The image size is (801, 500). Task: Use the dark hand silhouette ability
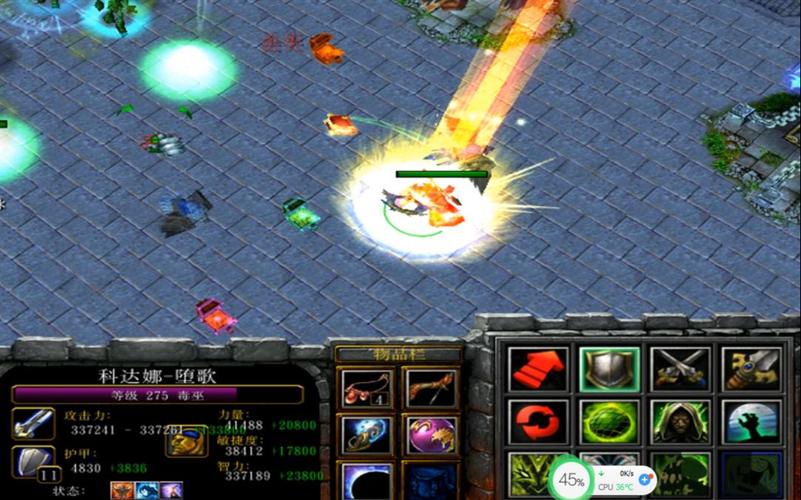(751, 423)
